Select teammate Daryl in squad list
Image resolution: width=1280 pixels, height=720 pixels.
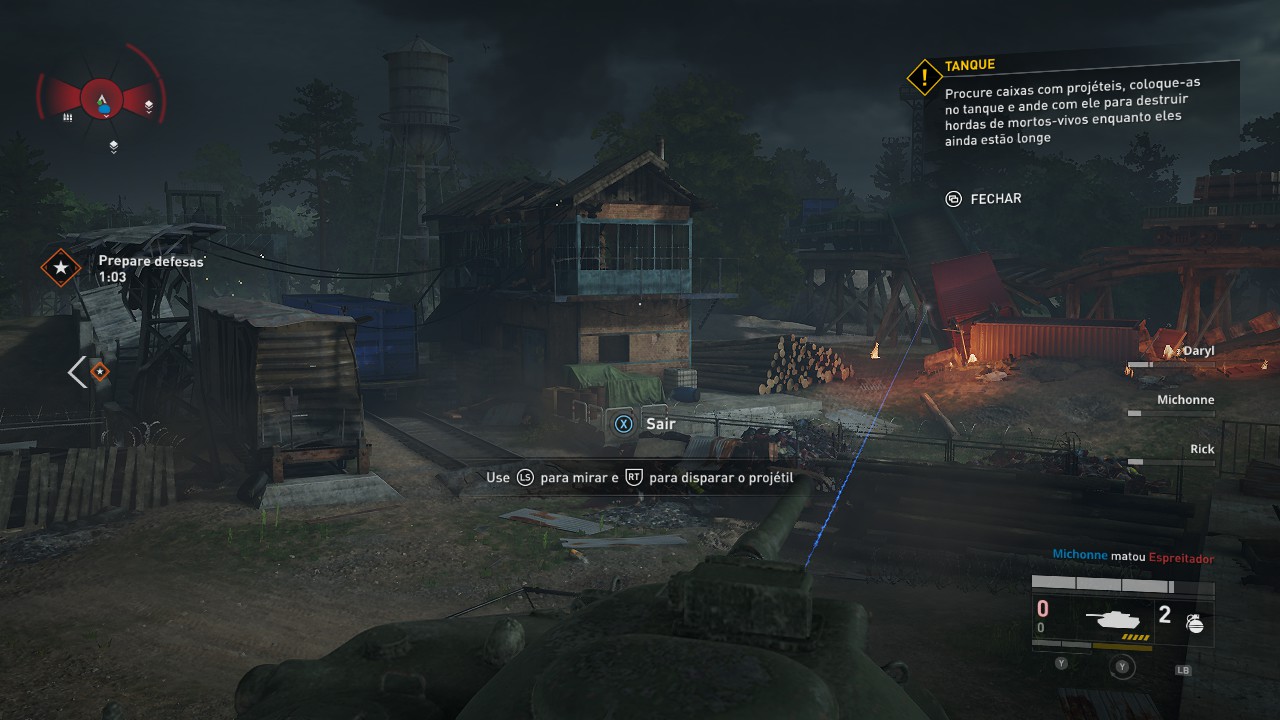coord(1197,351)
